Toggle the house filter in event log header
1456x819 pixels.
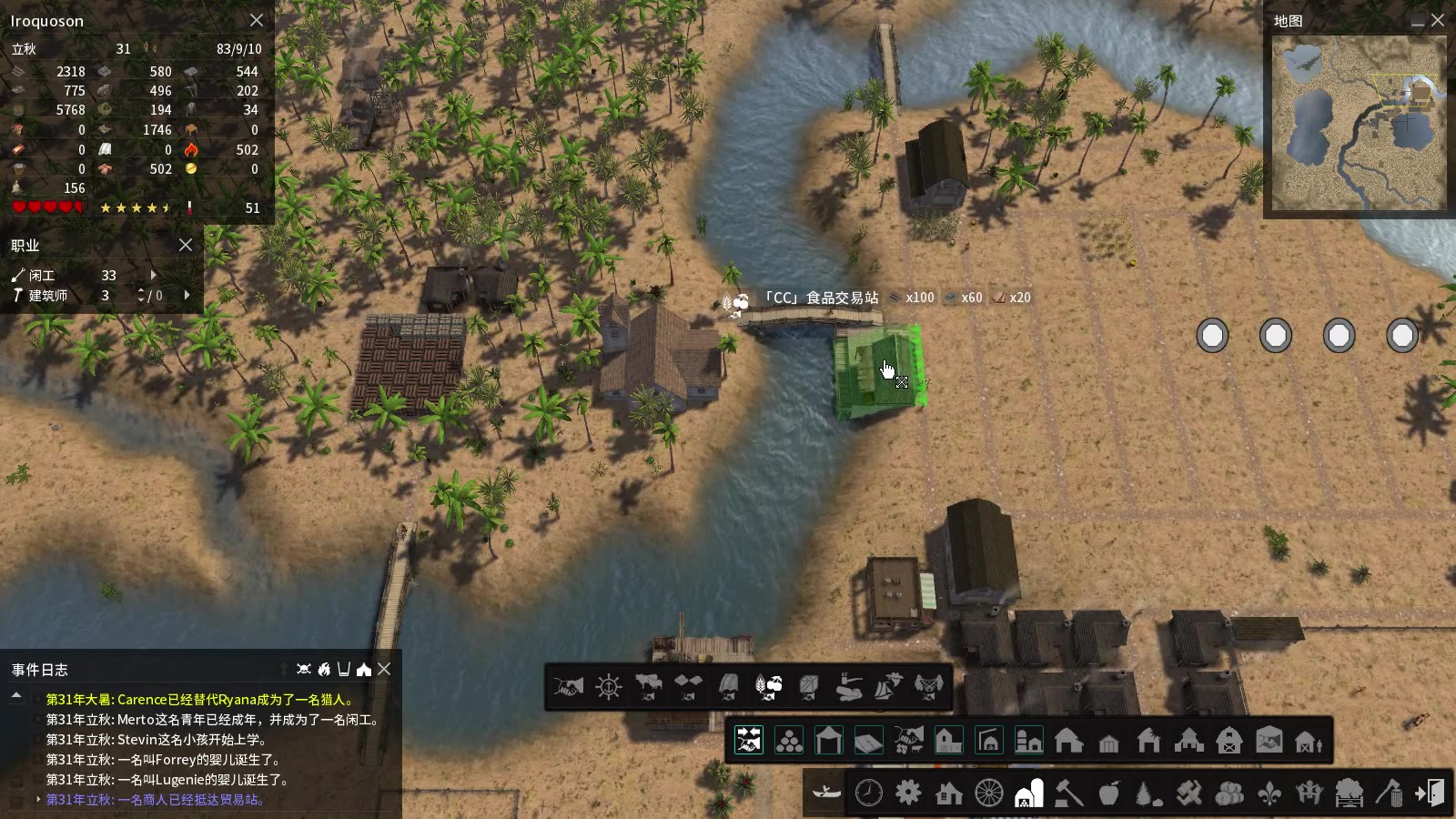[363, 671]
